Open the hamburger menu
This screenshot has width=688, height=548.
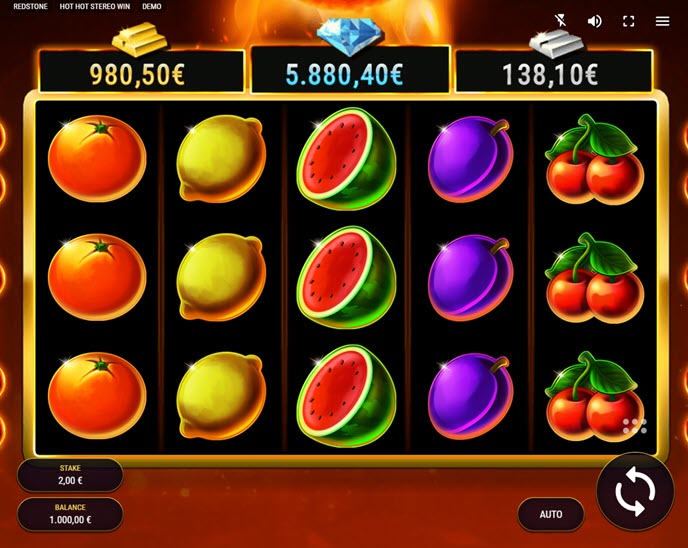(x=662, y=21)
